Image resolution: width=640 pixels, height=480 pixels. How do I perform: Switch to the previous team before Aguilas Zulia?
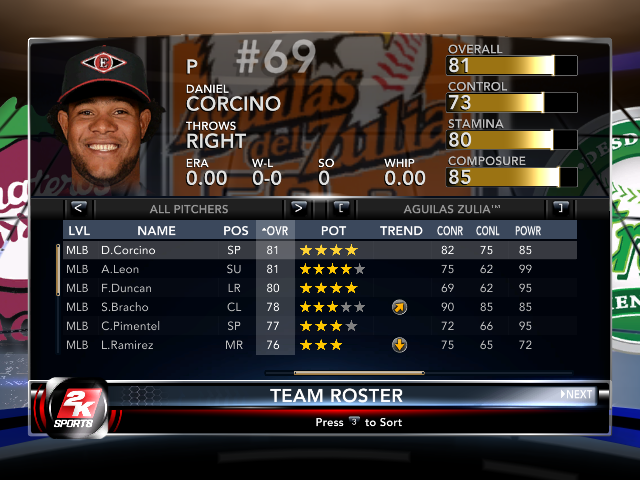342,209
